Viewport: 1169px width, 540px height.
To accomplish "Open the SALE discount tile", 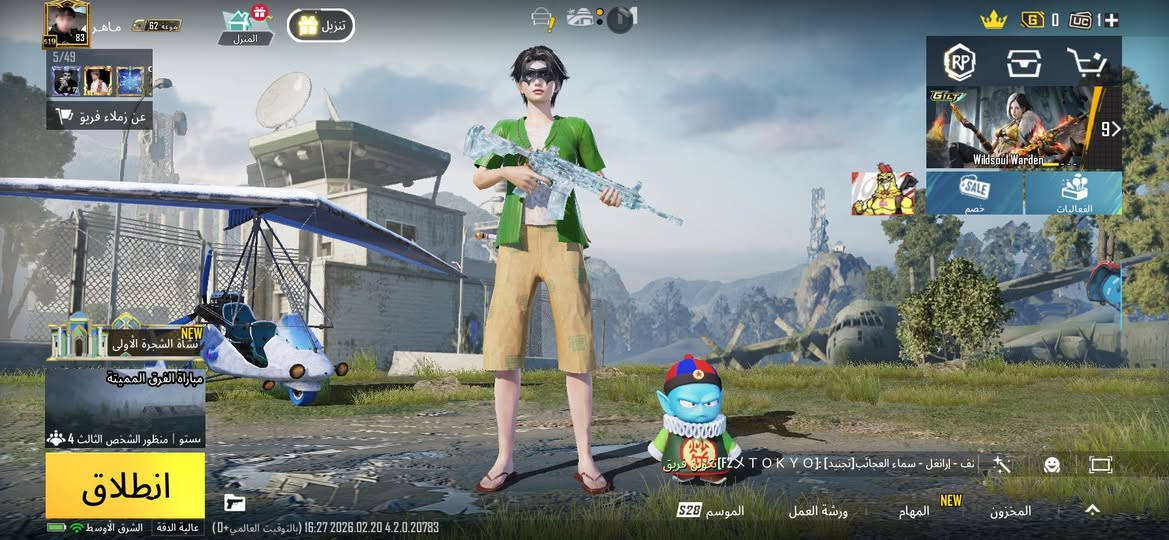I will [974, 192].
